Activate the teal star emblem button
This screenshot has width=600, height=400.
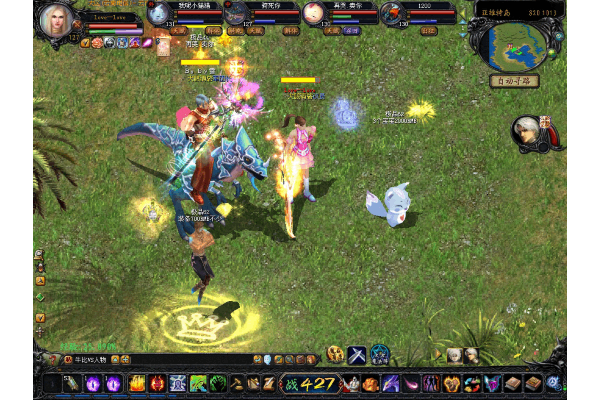(x=380, y=354)
